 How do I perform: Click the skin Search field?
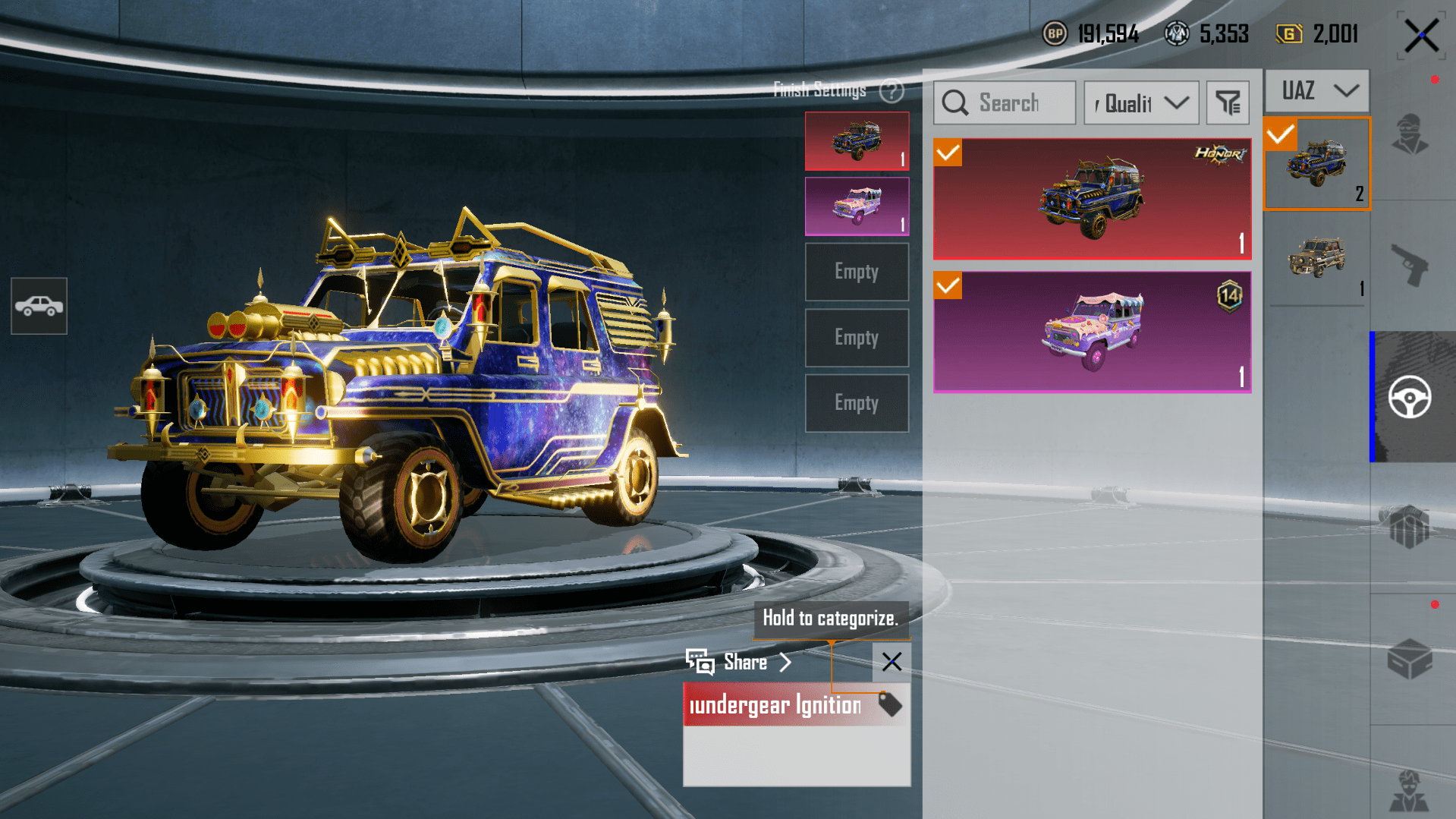pos(1005,102)
